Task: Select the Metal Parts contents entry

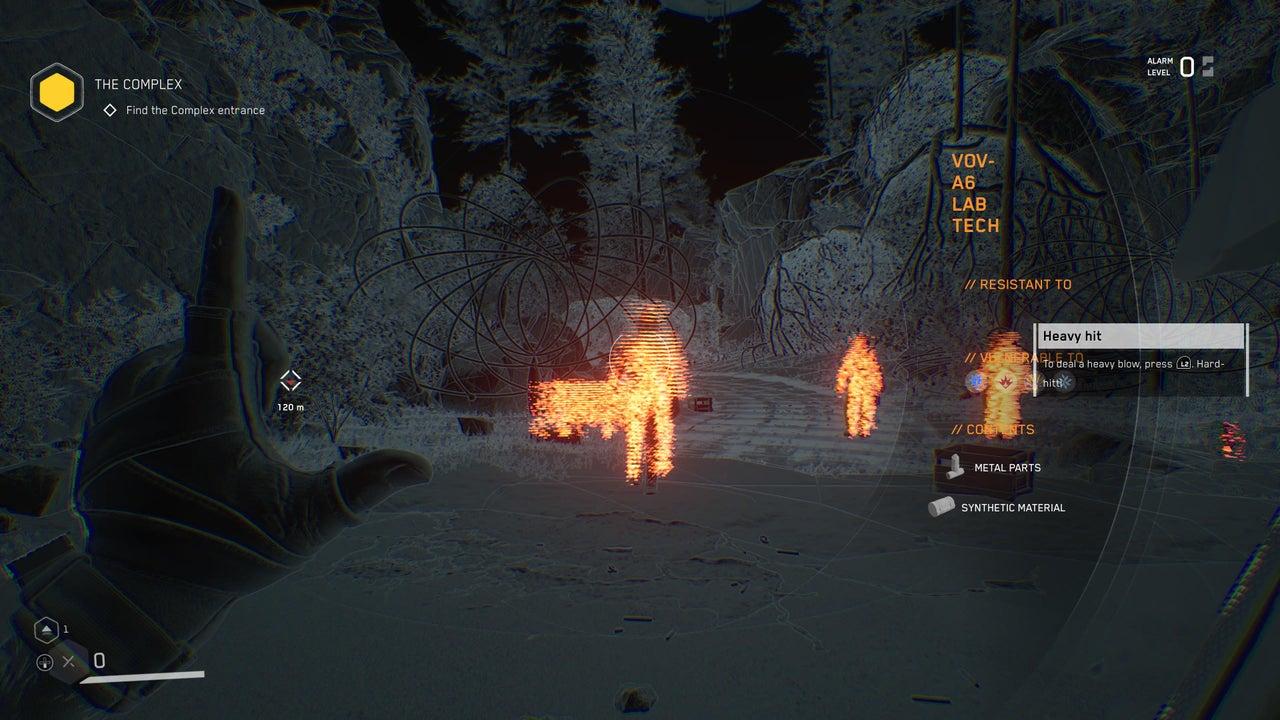Action: point(1006,467)
